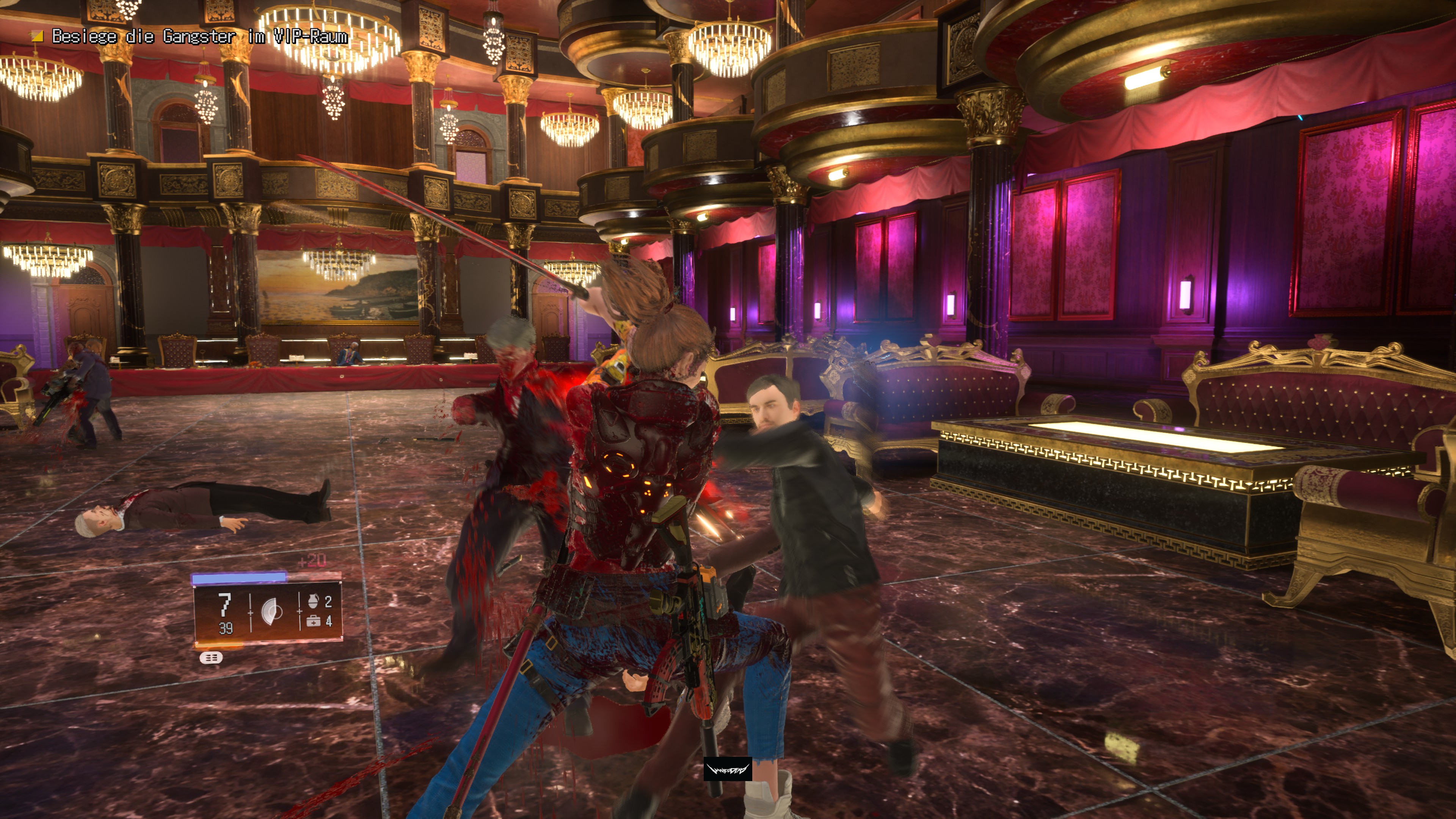Click the Wanted: Dead logo watermark

click(x=728, y=769)
